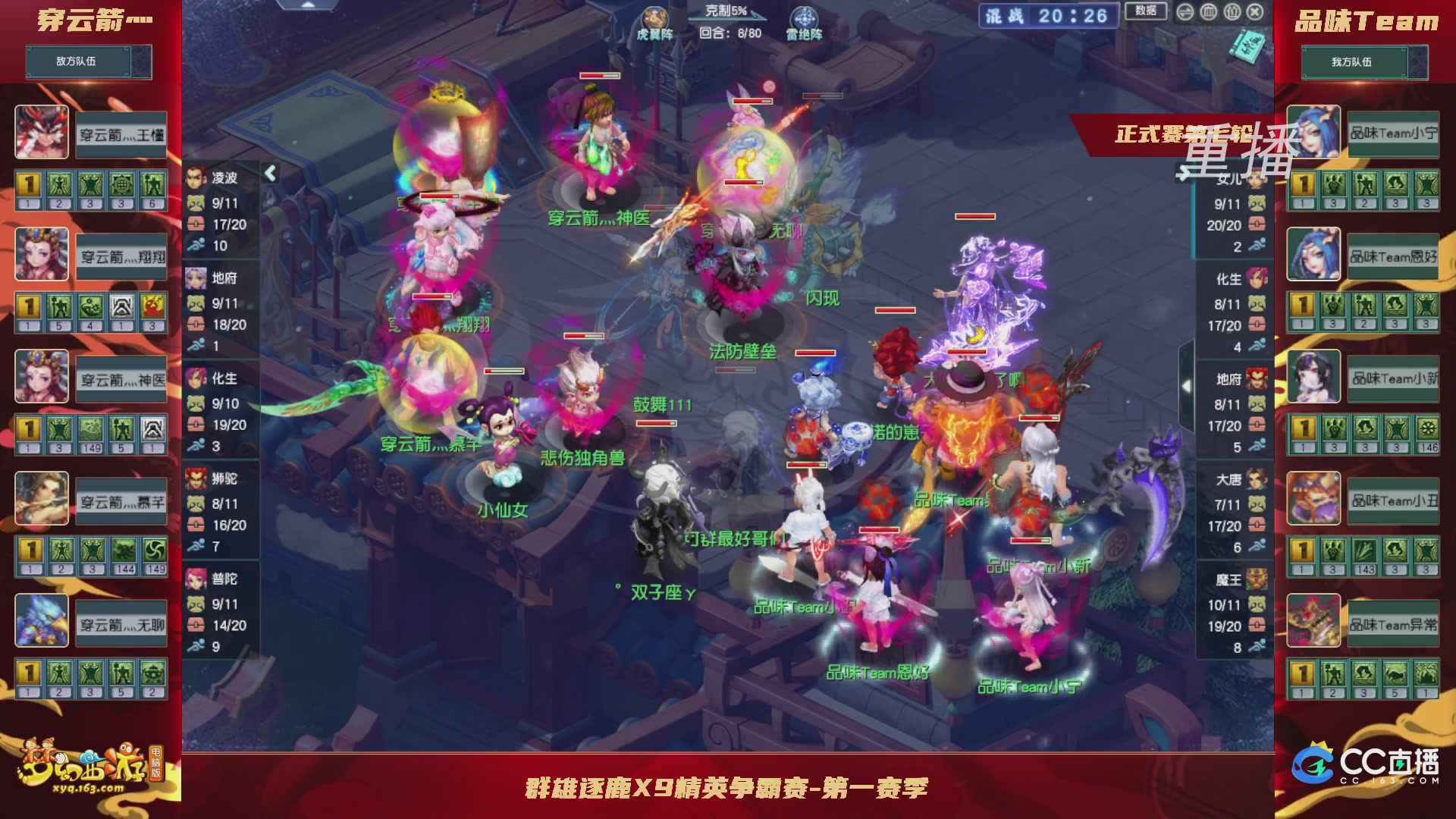
Task: Open the 数据 battle statistics panel
Action: 1145,12
